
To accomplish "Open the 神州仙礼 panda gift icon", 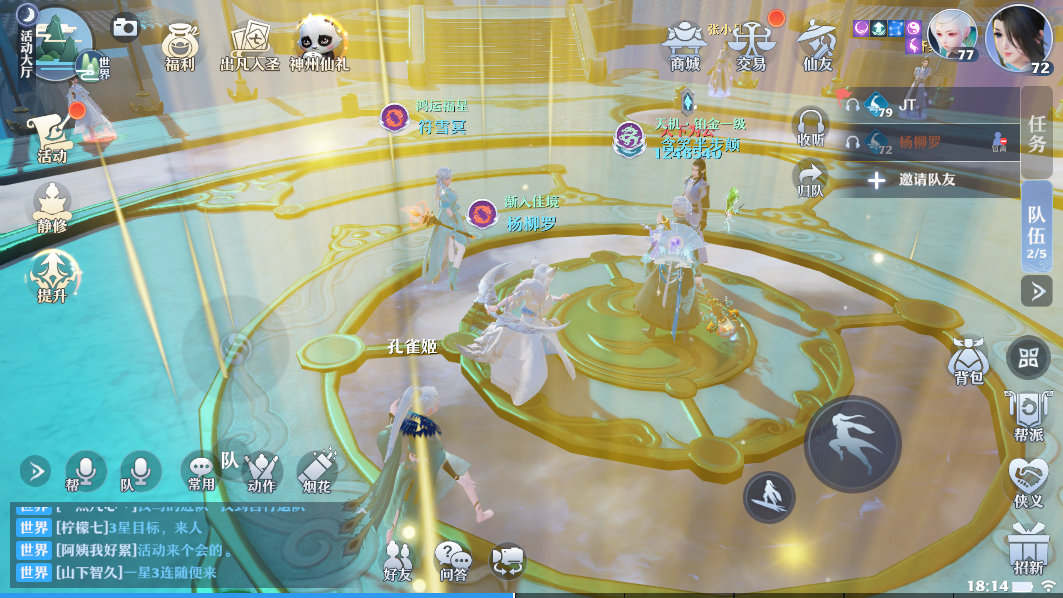I will tap(318, 44).
